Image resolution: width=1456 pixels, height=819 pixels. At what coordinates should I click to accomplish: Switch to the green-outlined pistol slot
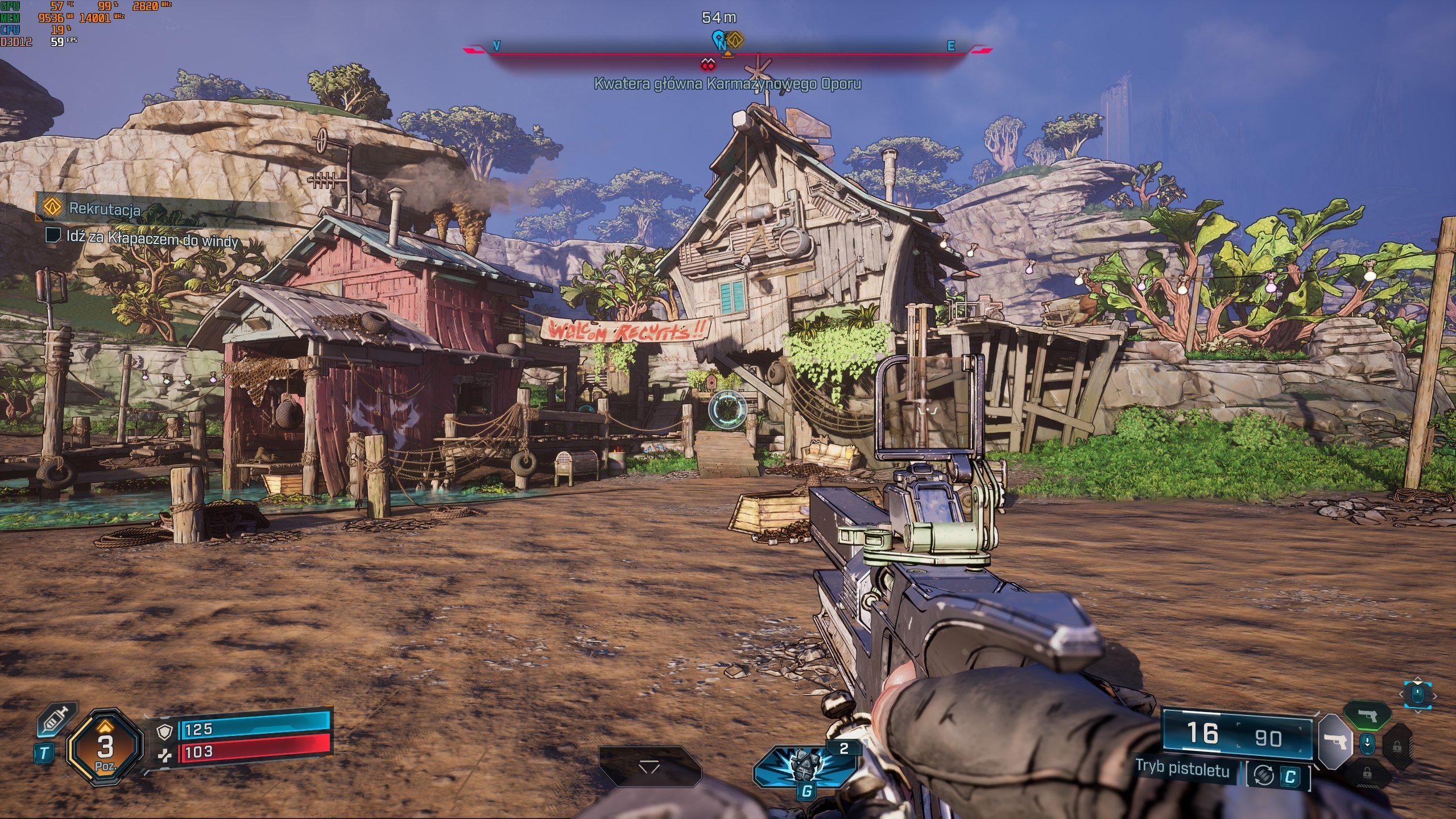(1367, 715)
